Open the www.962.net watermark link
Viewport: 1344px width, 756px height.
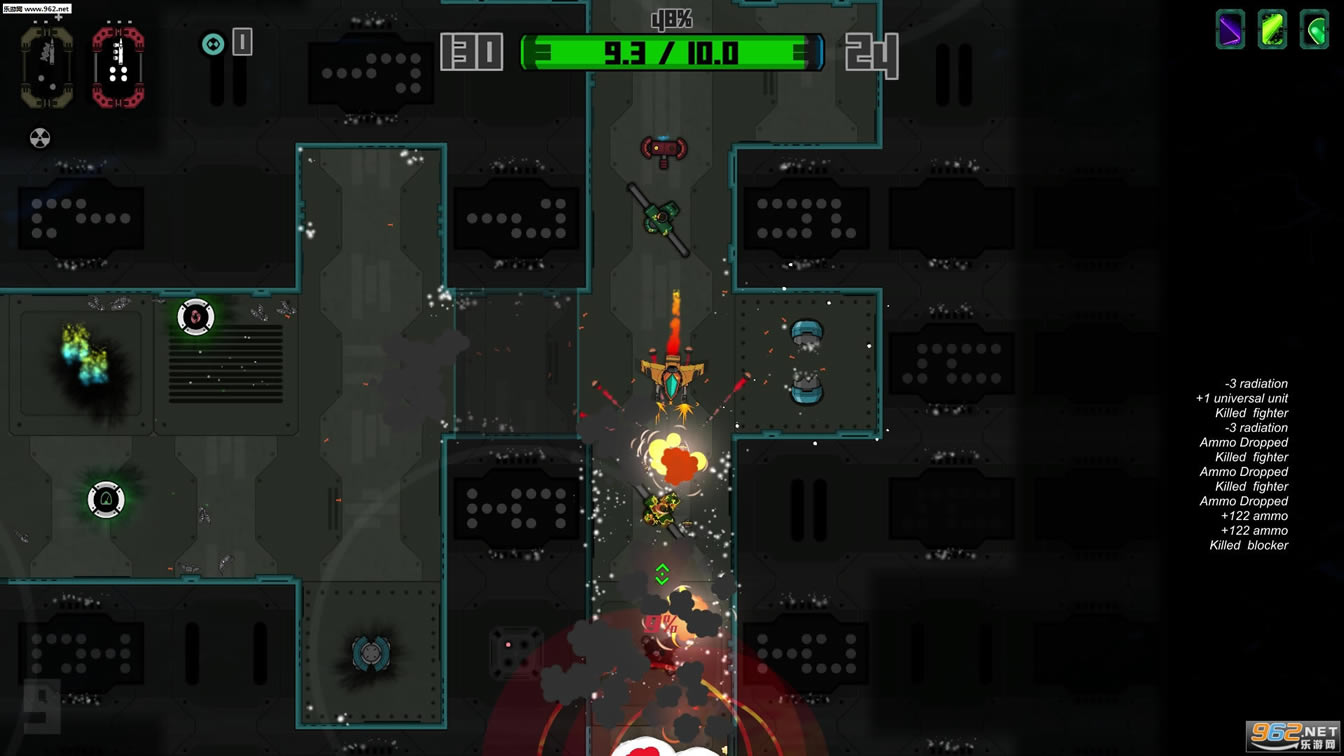click(x=38, y=7)
